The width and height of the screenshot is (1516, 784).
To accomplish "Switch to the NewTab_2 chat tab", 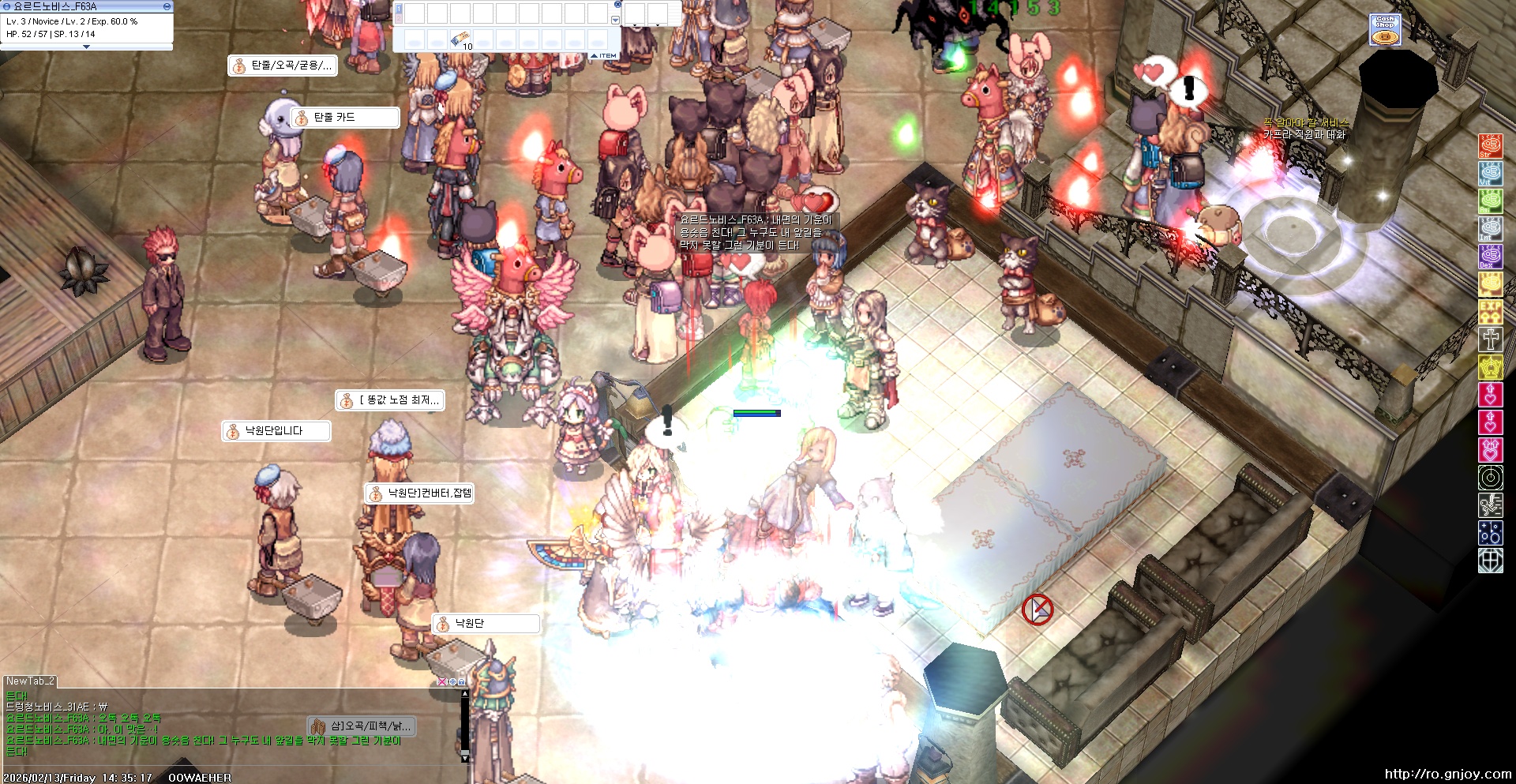I will 30,681.
